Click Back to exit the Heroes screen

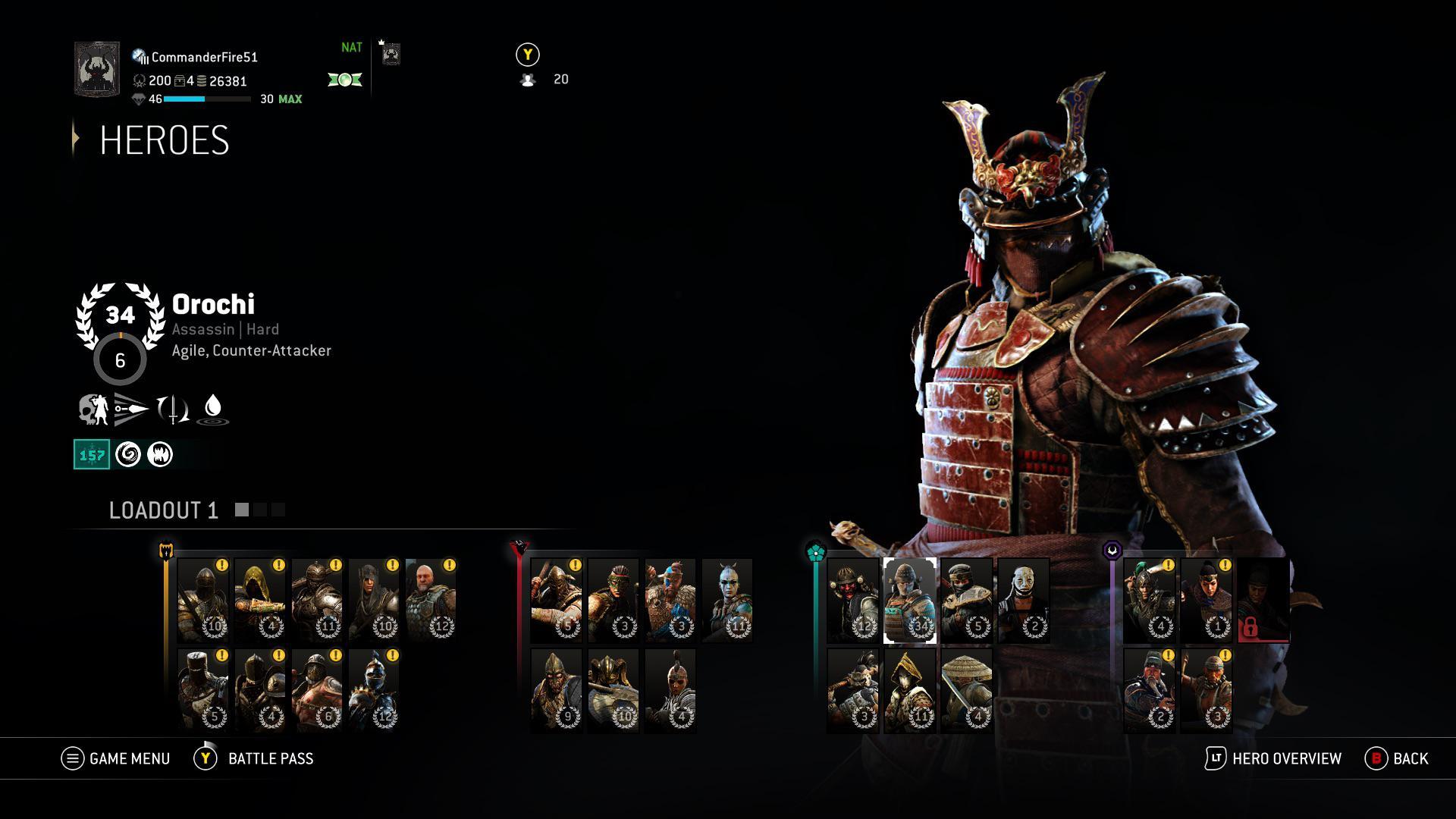[x=1399, y=758]
